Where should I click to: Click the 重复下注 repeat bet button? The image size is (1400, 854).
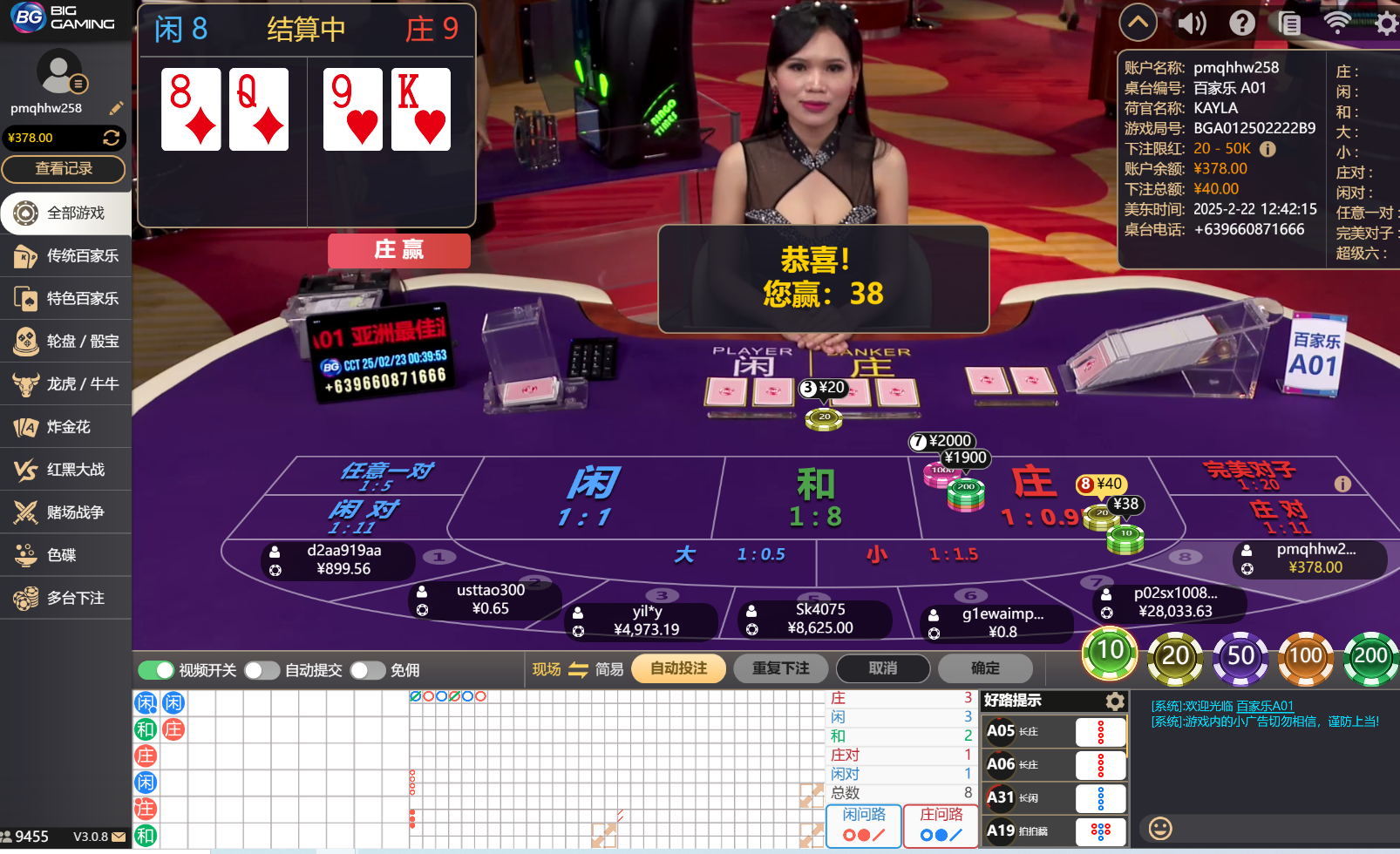780,668
